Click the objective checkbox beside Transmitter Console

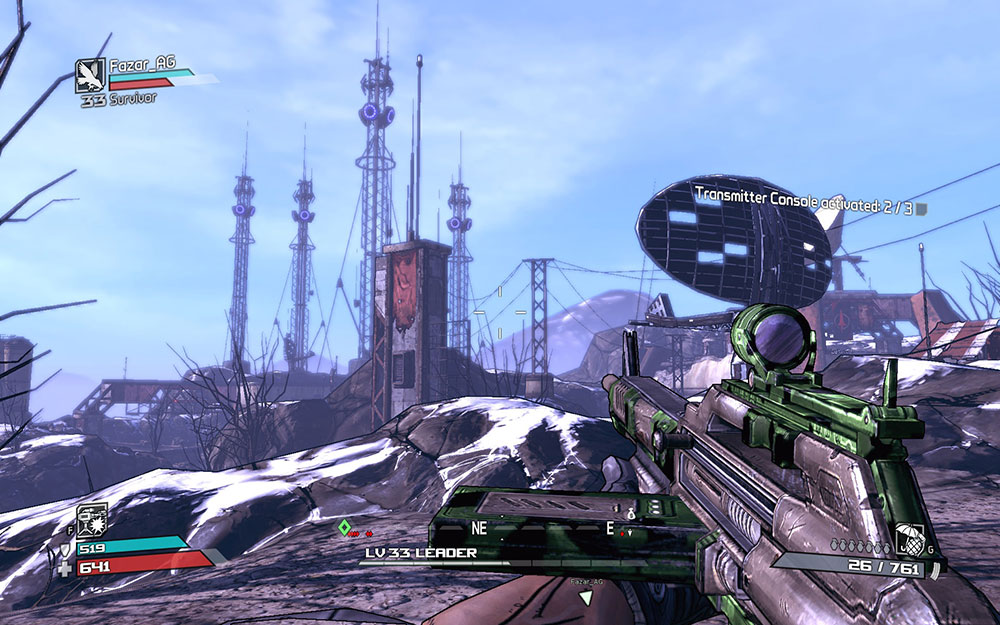point(922,209)
